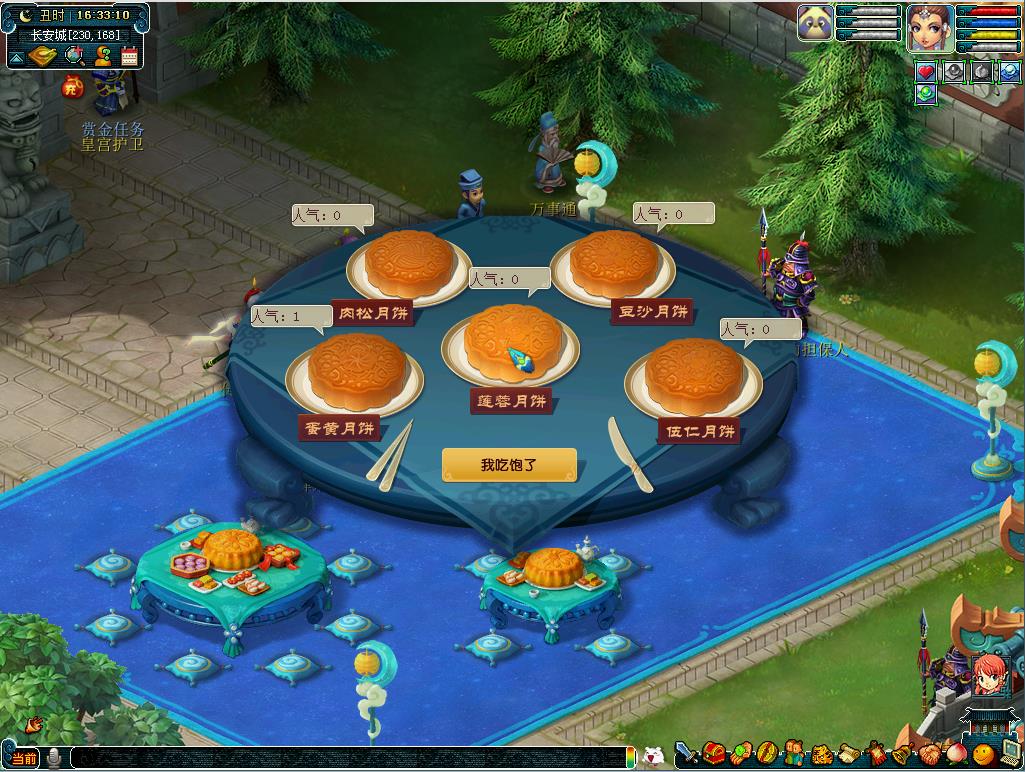The width and height of the screenshot is (1025, 772).
Task: Open the world map globe icon
Action: click(73, 56)
